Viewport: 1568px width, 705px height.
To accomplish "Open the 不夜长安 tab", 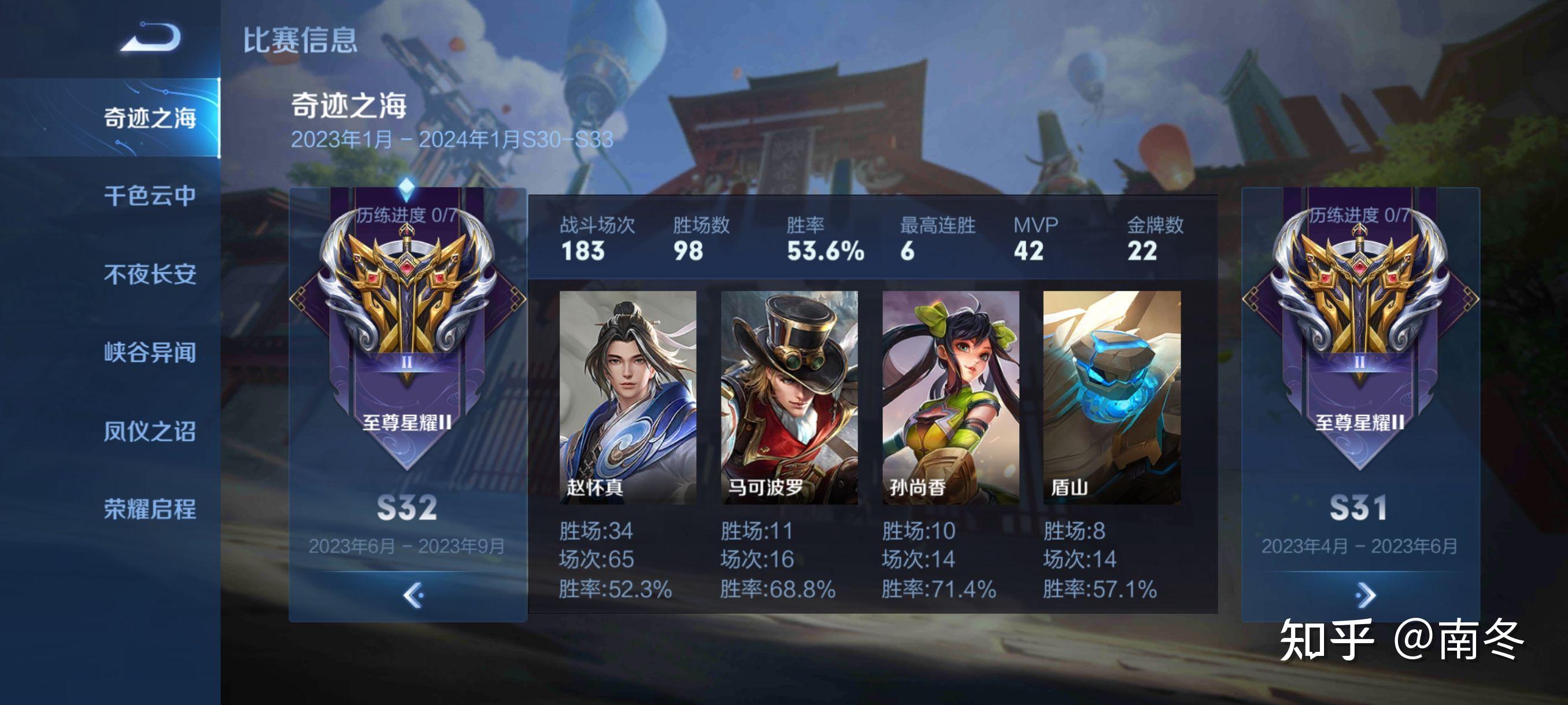I will click(x=150, y=274).
